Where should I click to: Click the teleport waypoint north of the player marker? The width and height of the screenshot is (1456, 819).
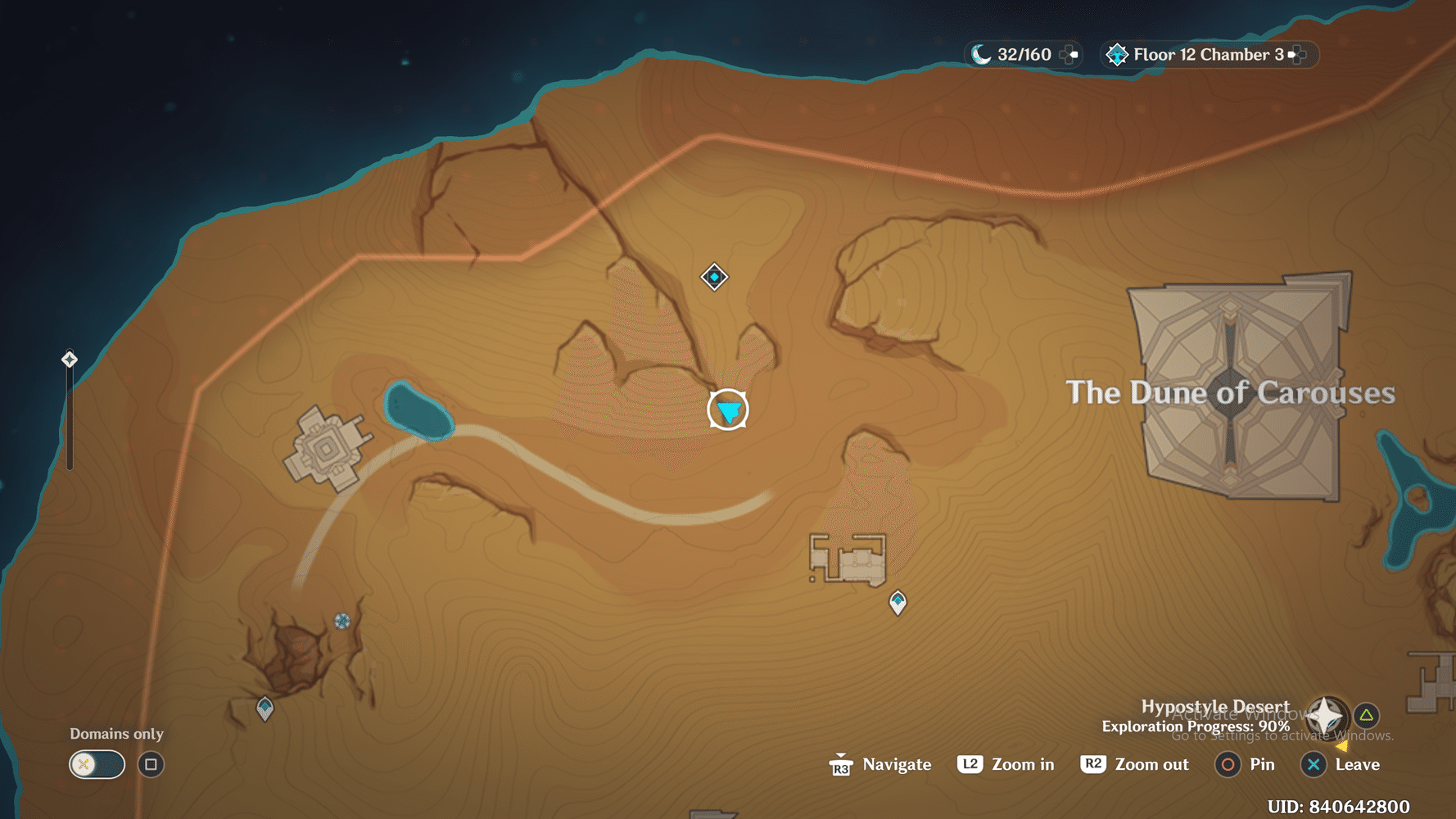(x=713, y=277)
